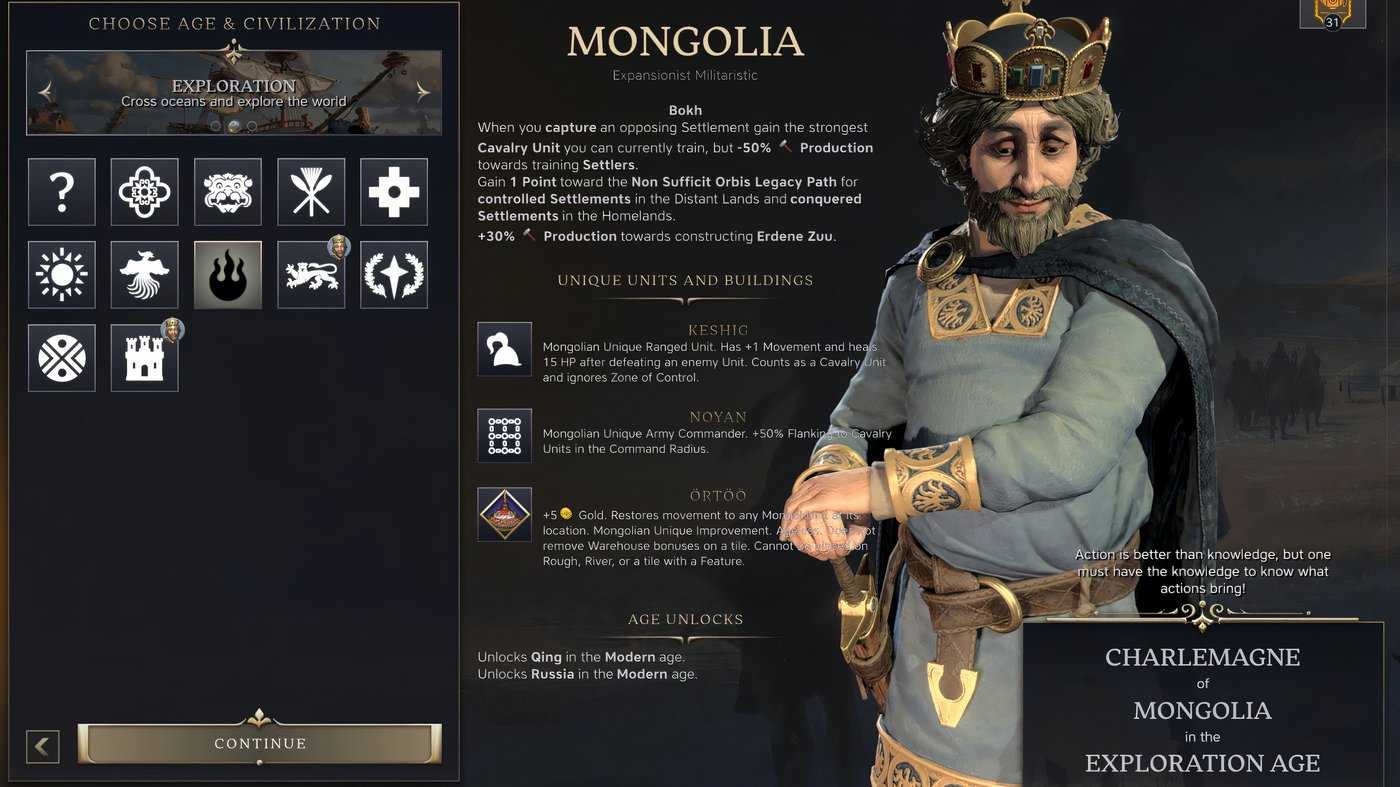Select the monster-face Majapahit civilization icon
1400x787 pixels.
[x=227, y=191]
